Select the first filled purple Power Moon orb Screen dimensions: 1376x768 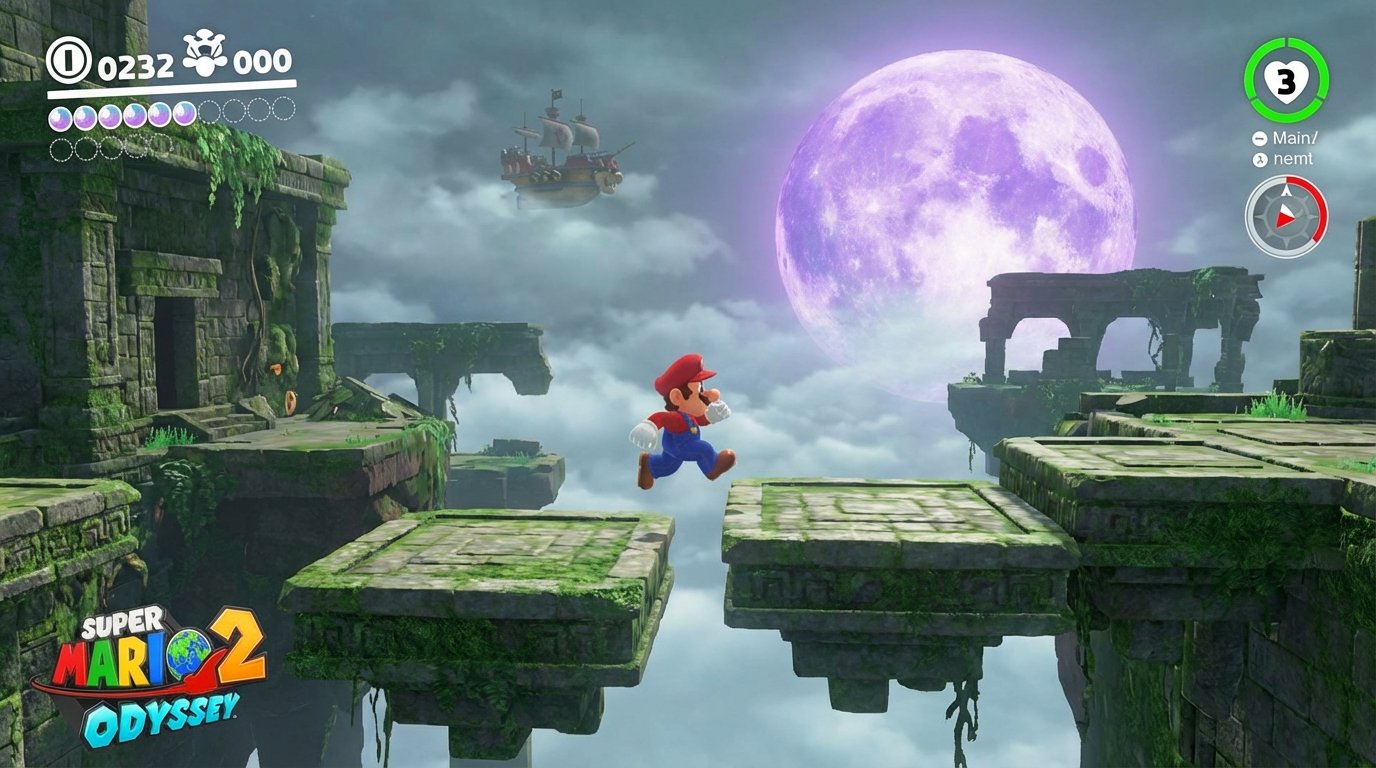click(60, 115)
